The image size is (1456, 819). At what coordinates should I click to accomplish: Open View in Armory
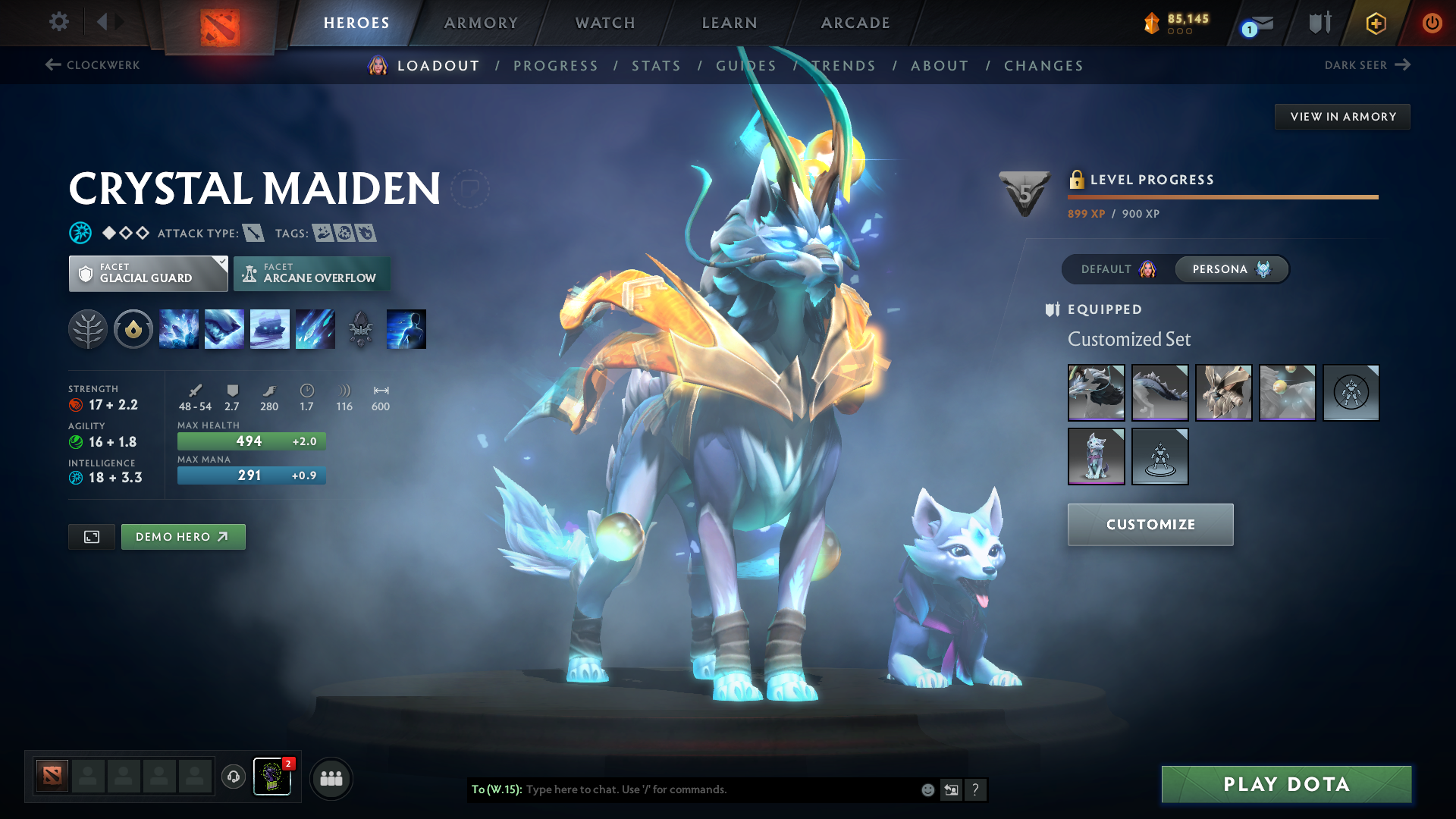click(x=1342, y=116)
